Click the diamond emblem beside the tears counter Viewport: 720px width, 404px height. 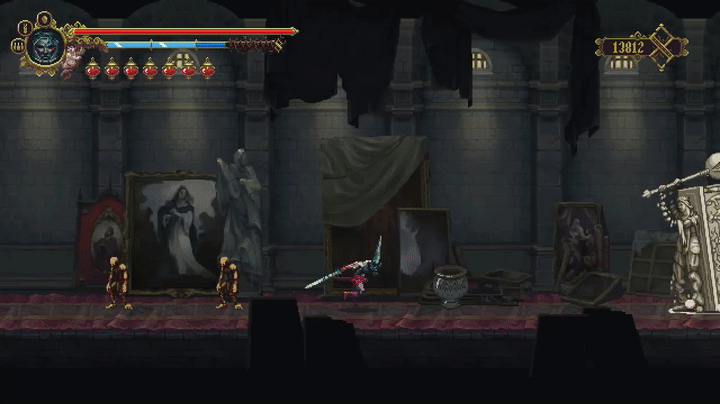tap(667, 46)
